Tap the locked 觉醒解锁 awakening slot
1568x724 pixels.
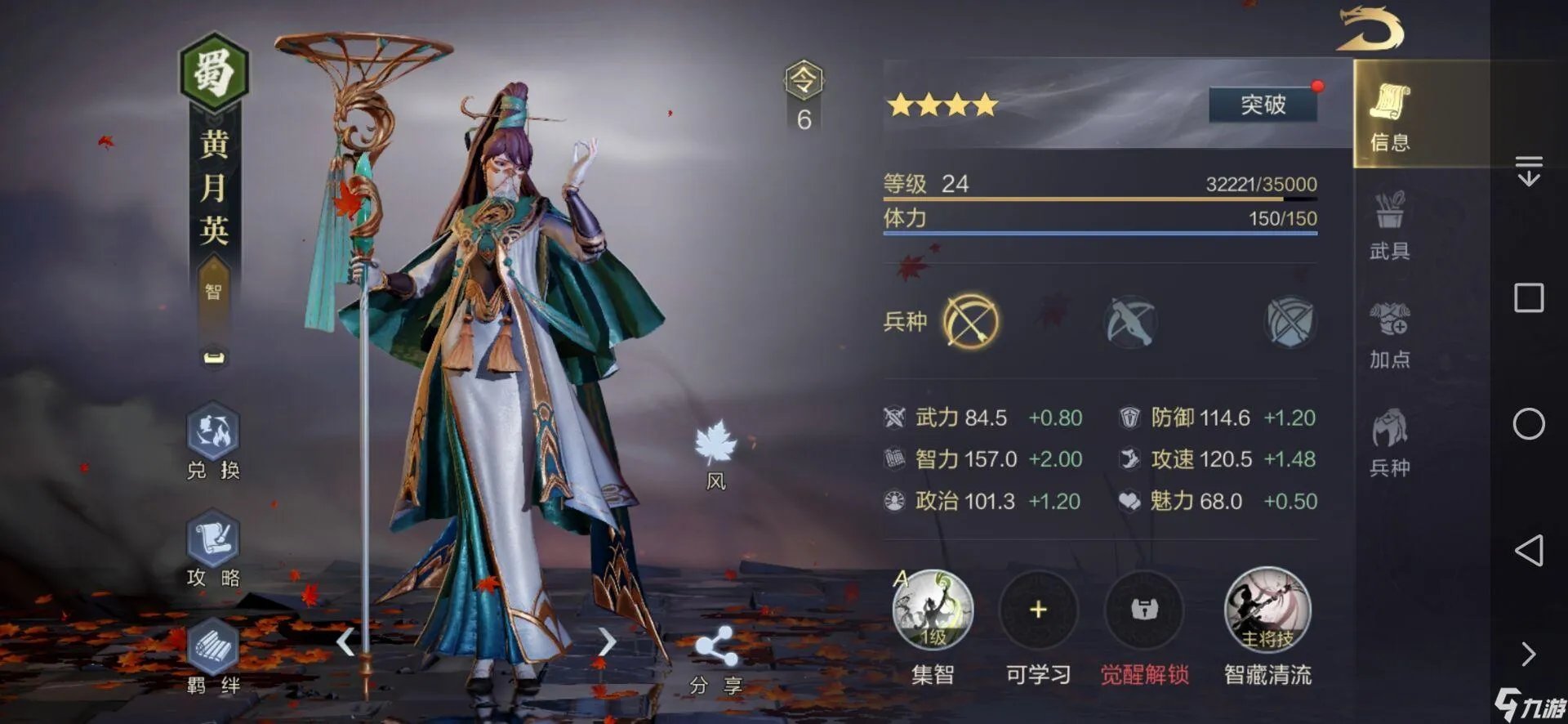pos(1144,611)
